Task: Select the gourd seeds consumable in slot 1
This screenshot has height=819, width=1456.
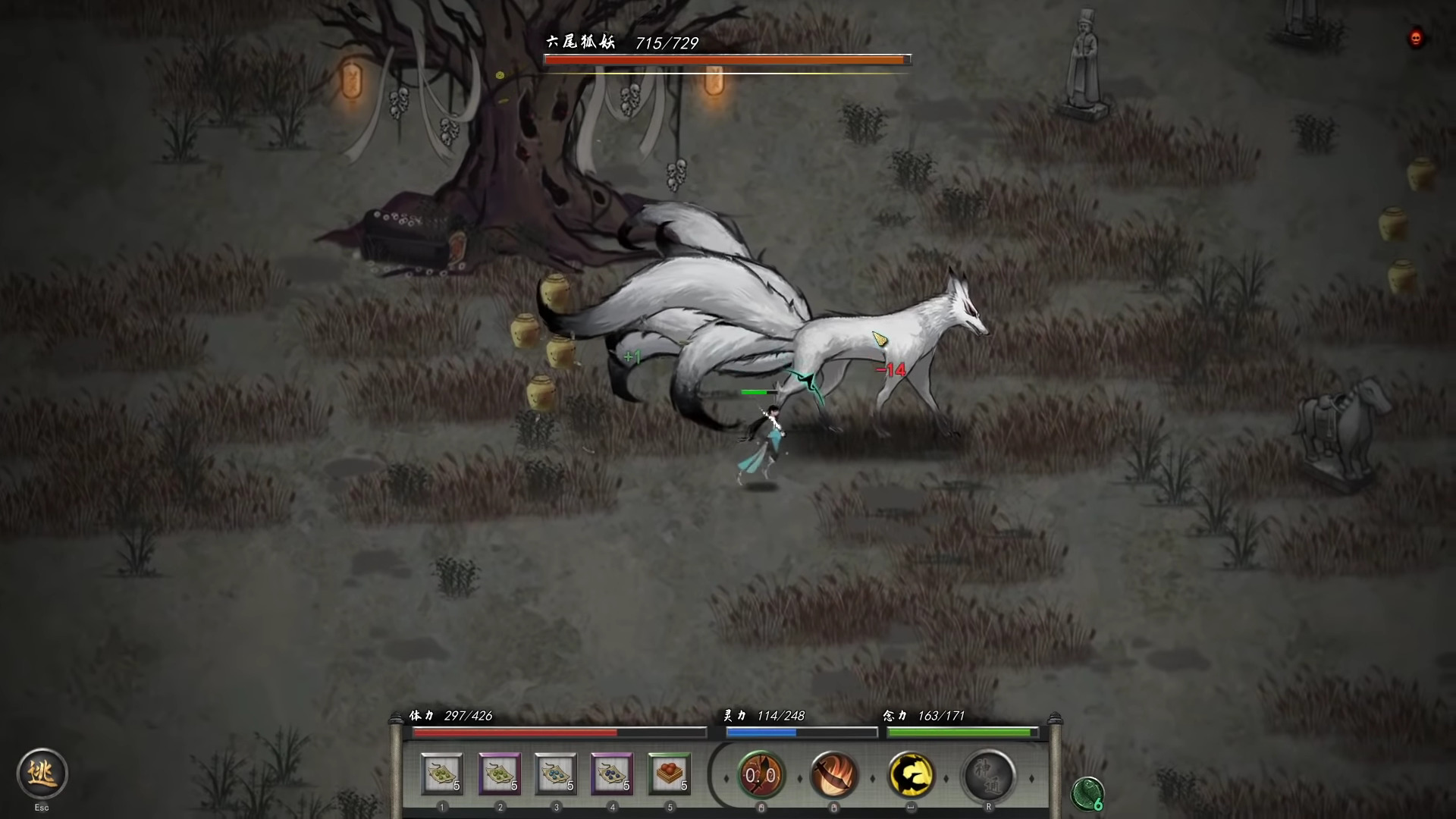Action: click(442, 775)
